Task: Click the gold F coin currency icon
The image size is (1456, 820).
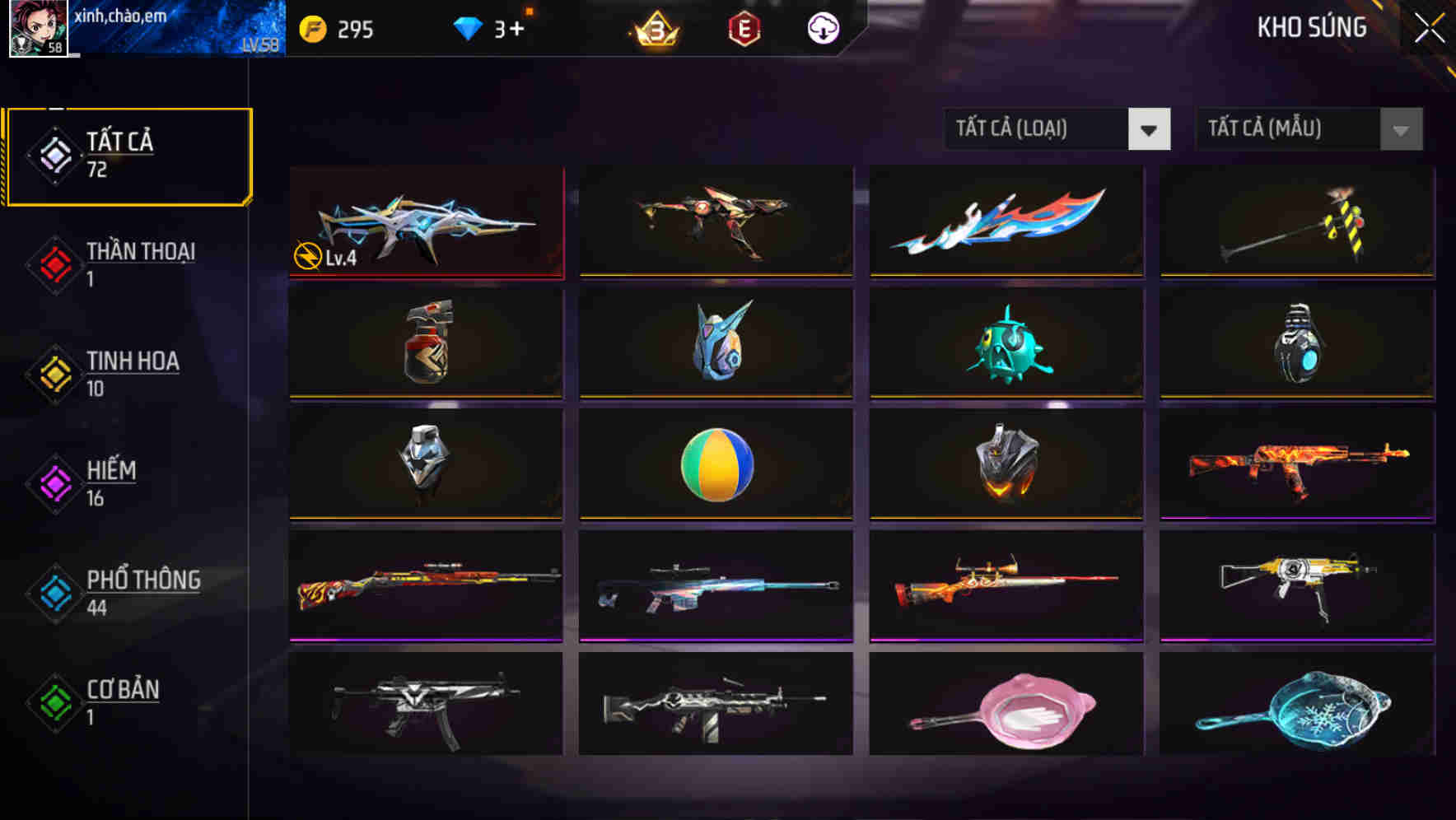Action: click(x=312, y=27)
